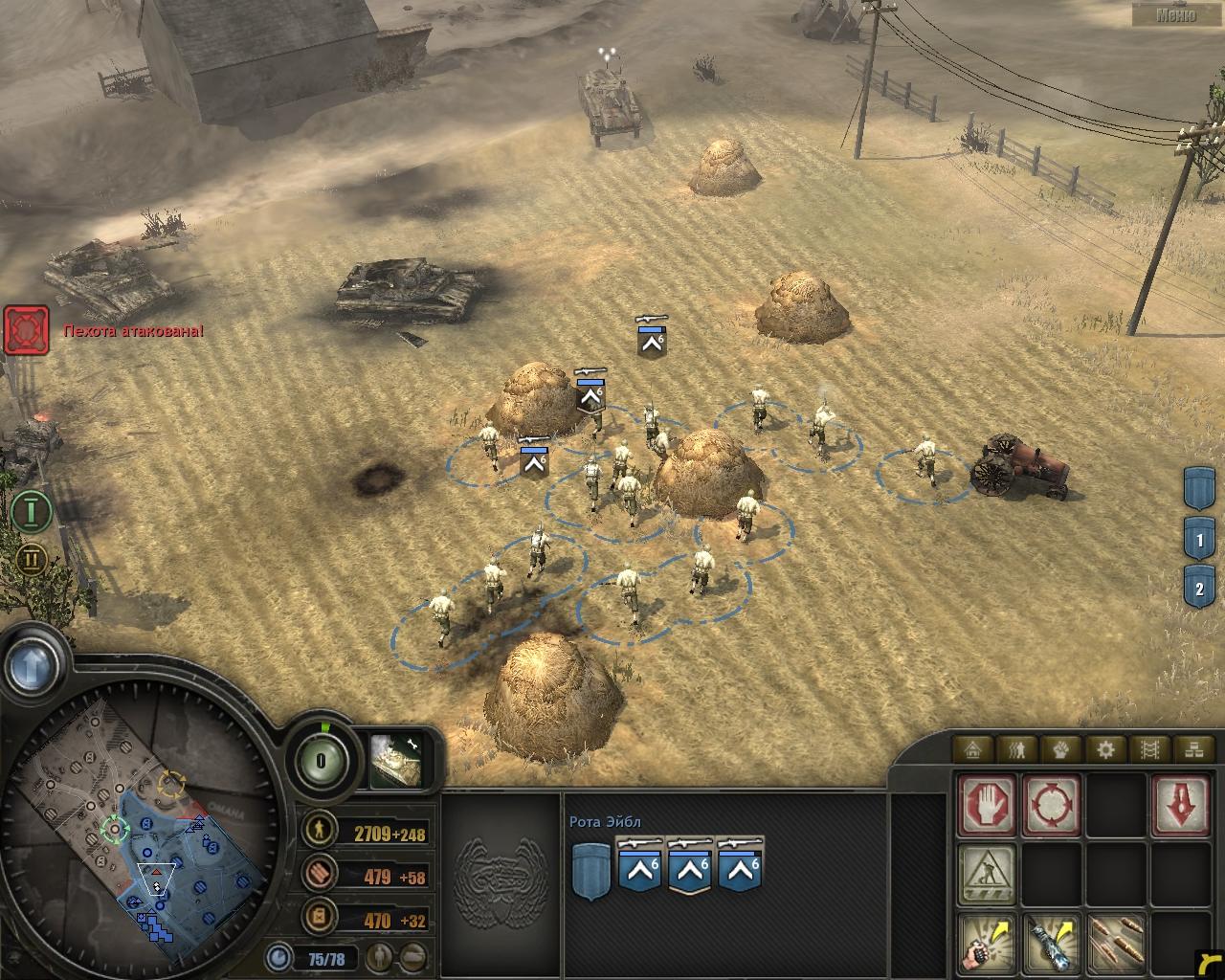Select the house building shortcut tab
Viewport: 1225px width, 980px height.
975,749
